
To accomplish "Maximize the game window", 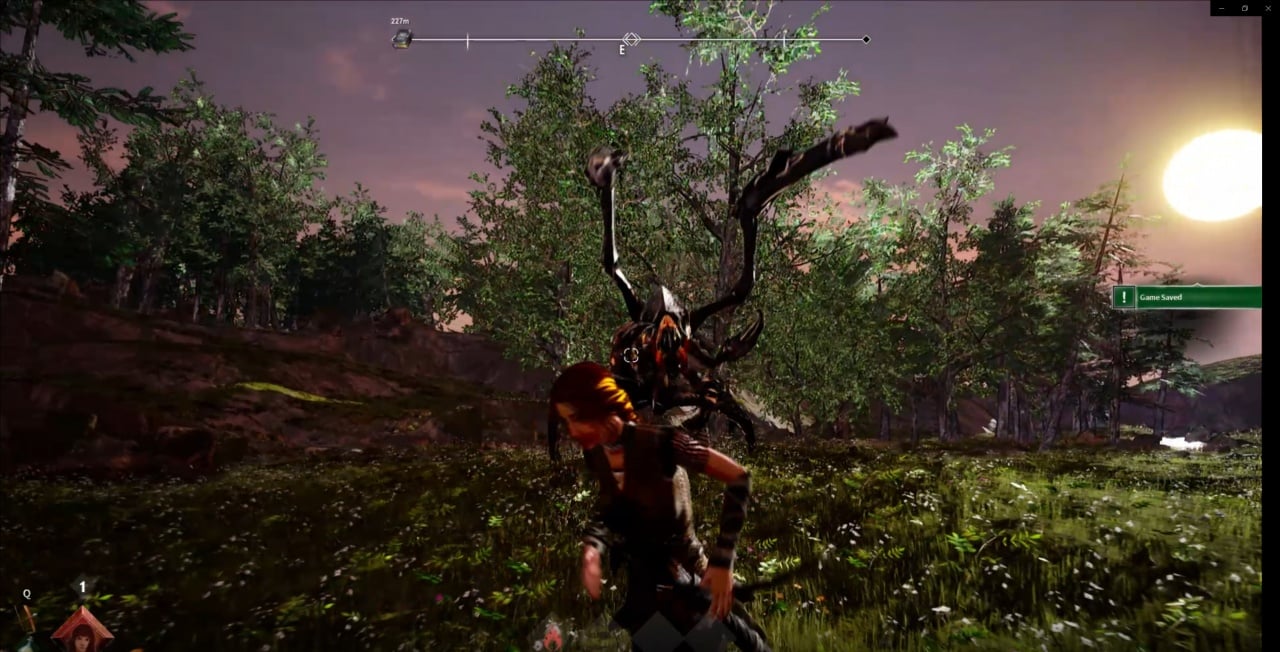I will pos(1245,8).
